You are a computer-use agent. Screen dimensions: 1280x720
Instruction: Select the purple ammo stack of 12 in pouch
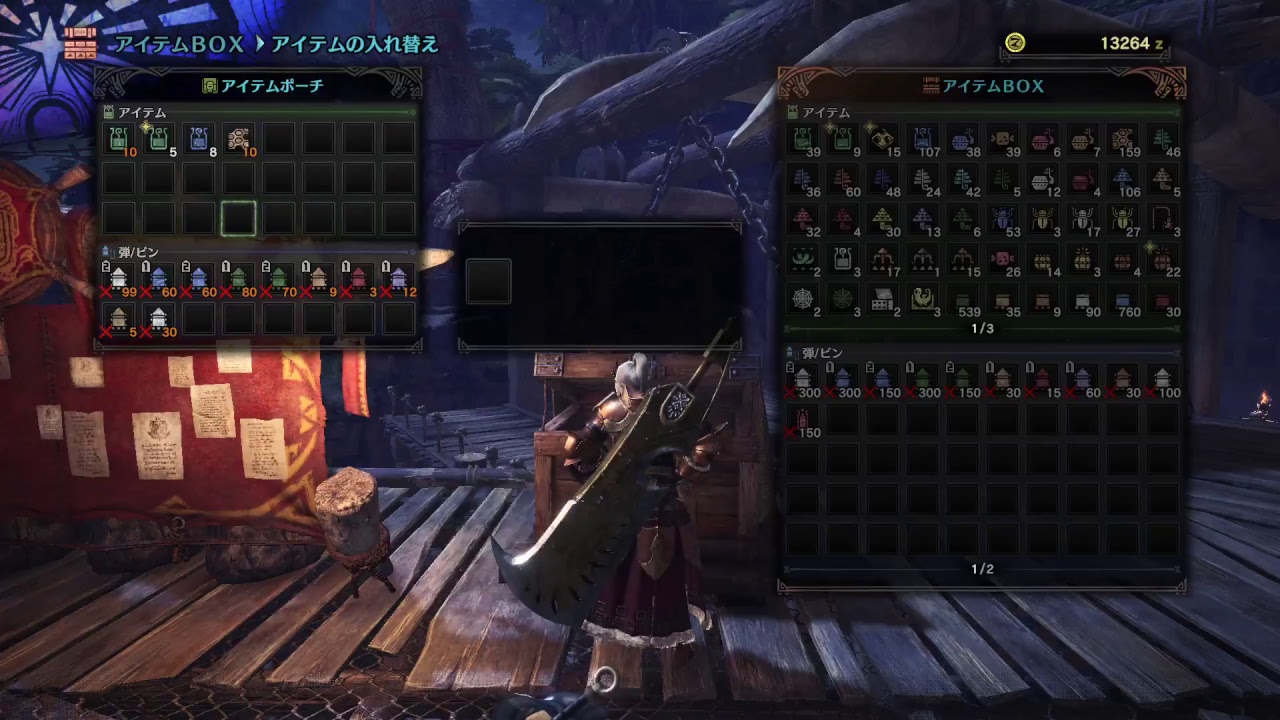pyautogui.click(x=398, y=278)
